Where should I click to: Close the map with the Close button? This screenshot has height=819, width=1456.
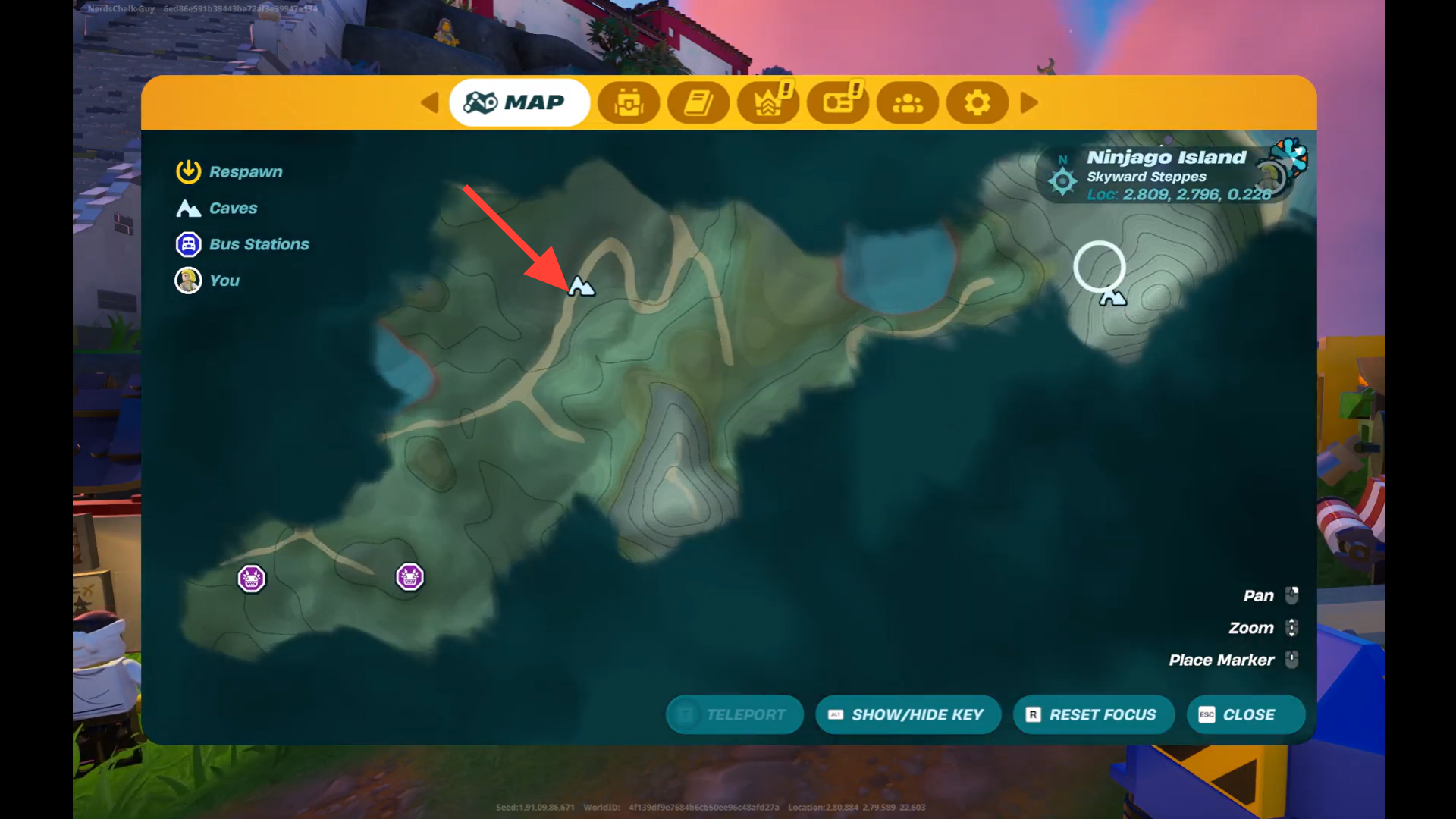point(1245,714)
